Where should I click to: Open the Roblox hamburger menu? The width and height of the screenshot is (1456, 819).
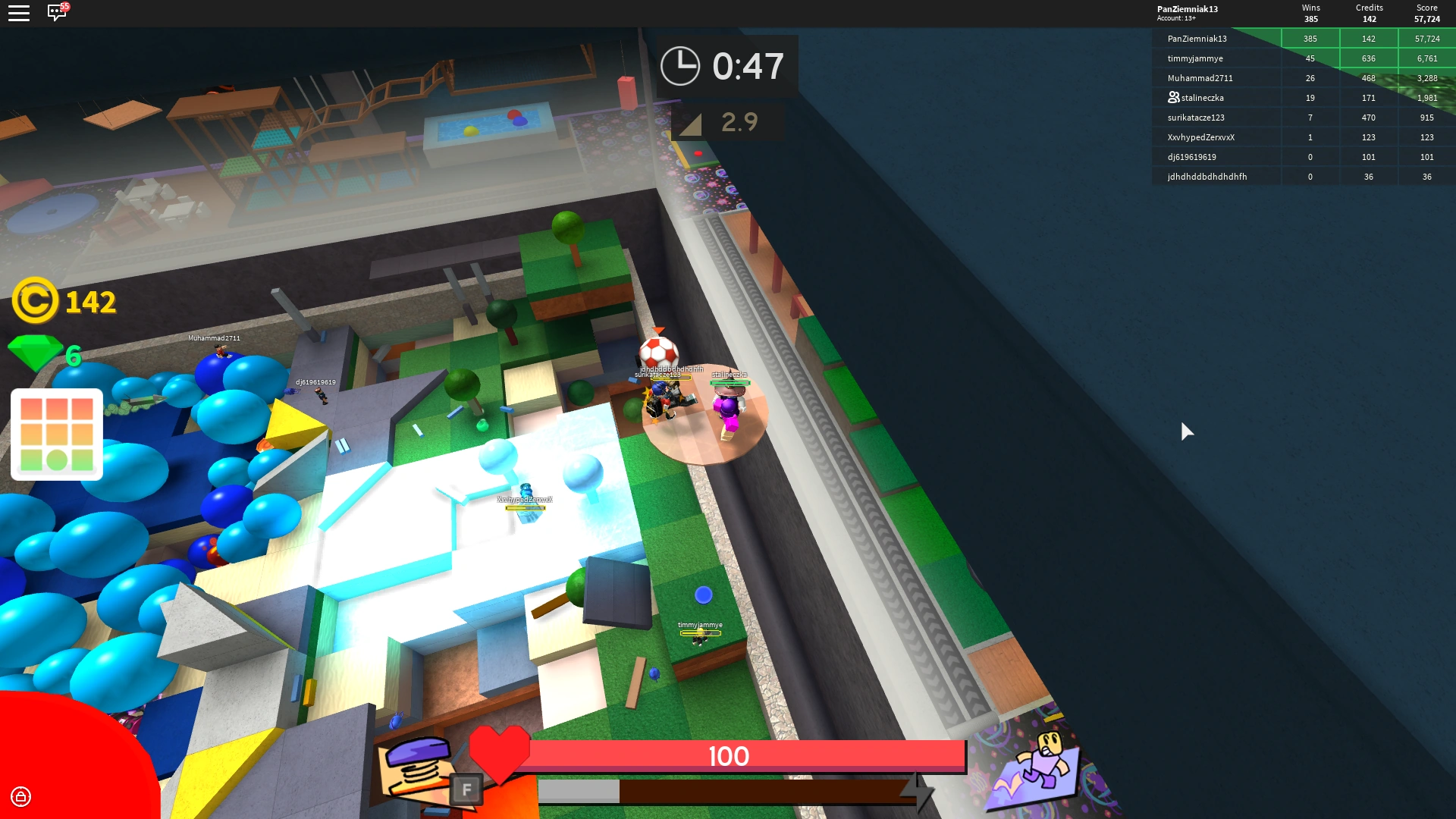click(x=19, y=12)
